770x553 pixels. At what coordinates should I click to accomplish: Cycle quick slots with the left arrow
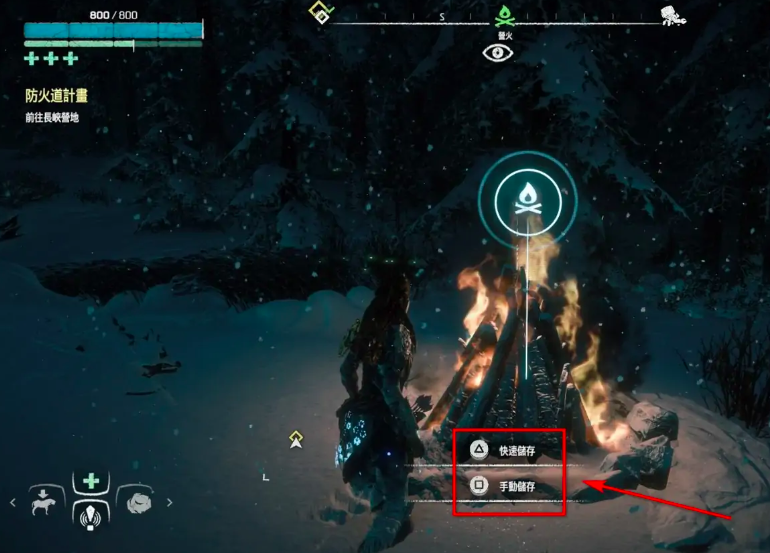tap(13, 503)
